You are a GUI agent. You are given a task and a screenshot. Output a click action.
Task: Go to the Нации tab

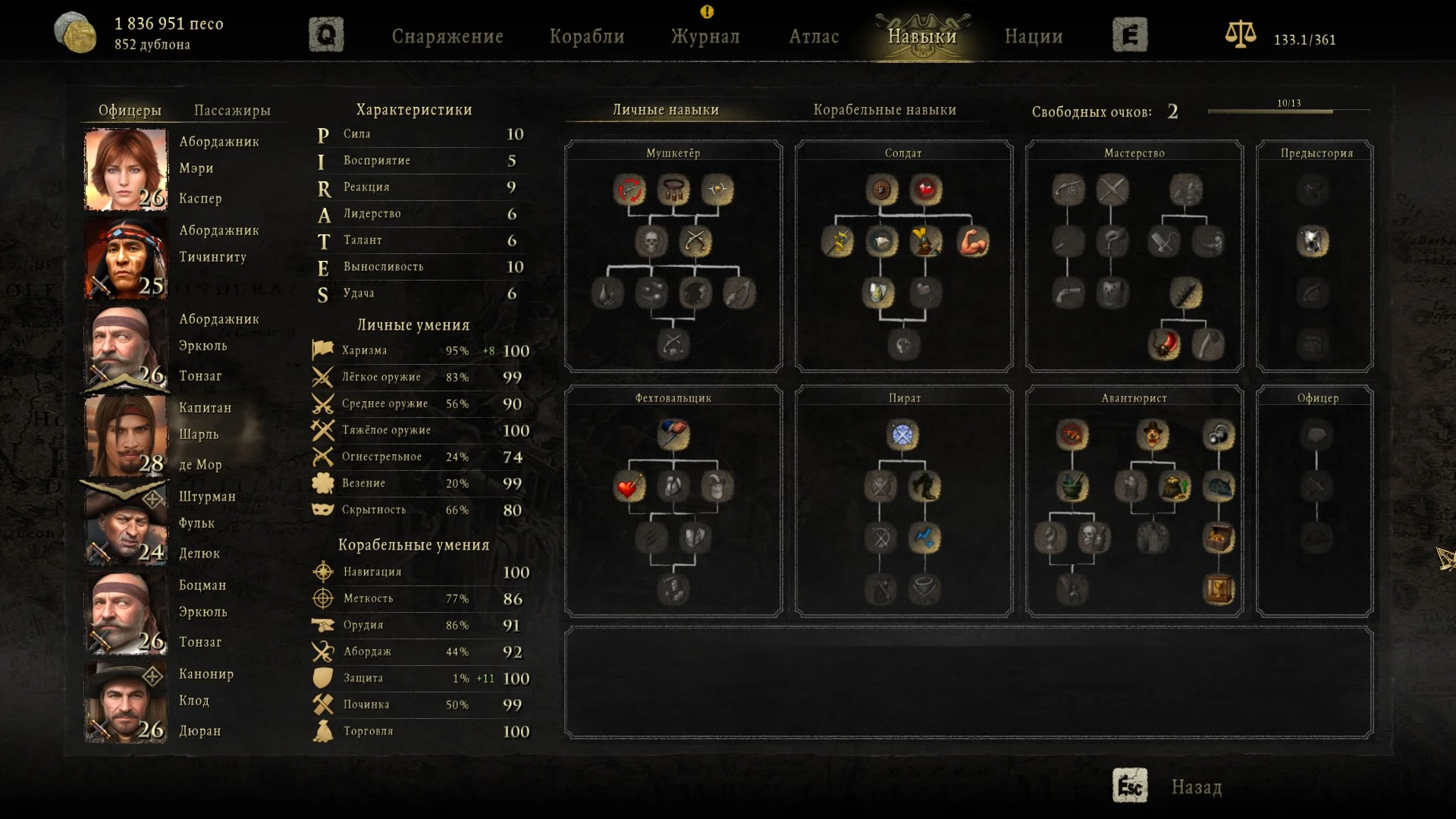click(x=1034, y=36)
